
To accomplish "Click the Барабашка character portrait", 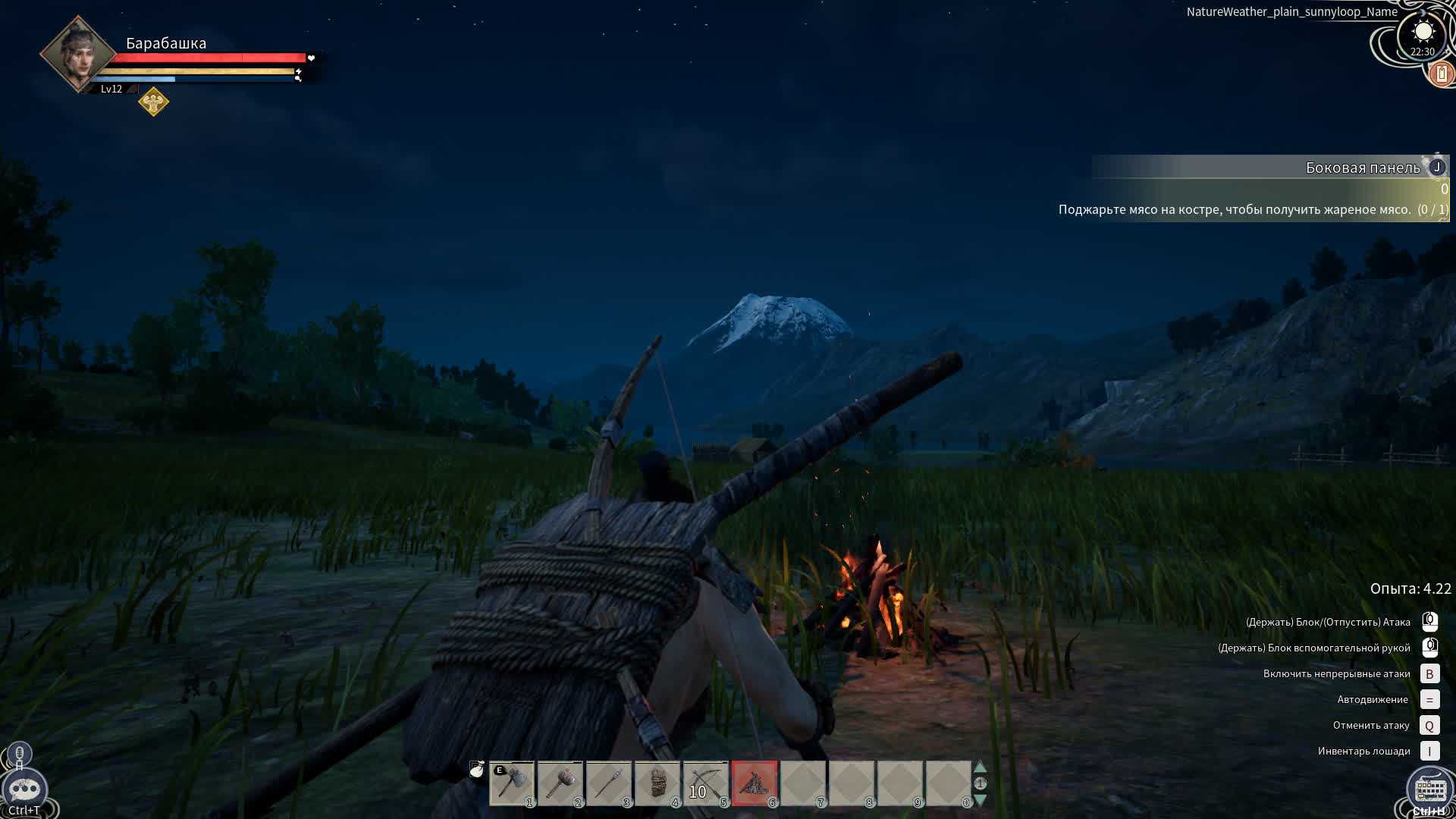I will pos(78,55).
